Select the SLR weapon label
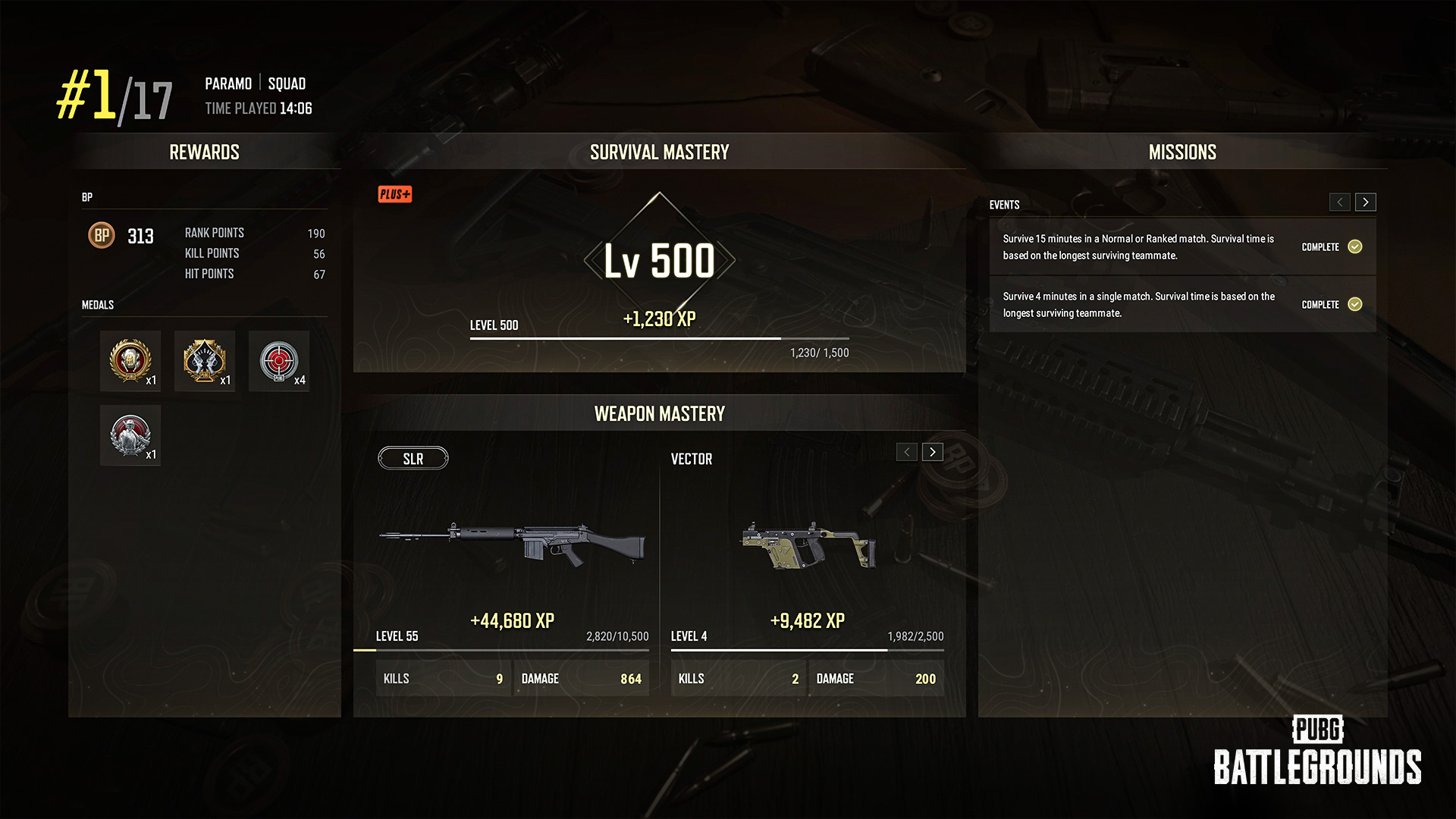 tap(413, 459)
